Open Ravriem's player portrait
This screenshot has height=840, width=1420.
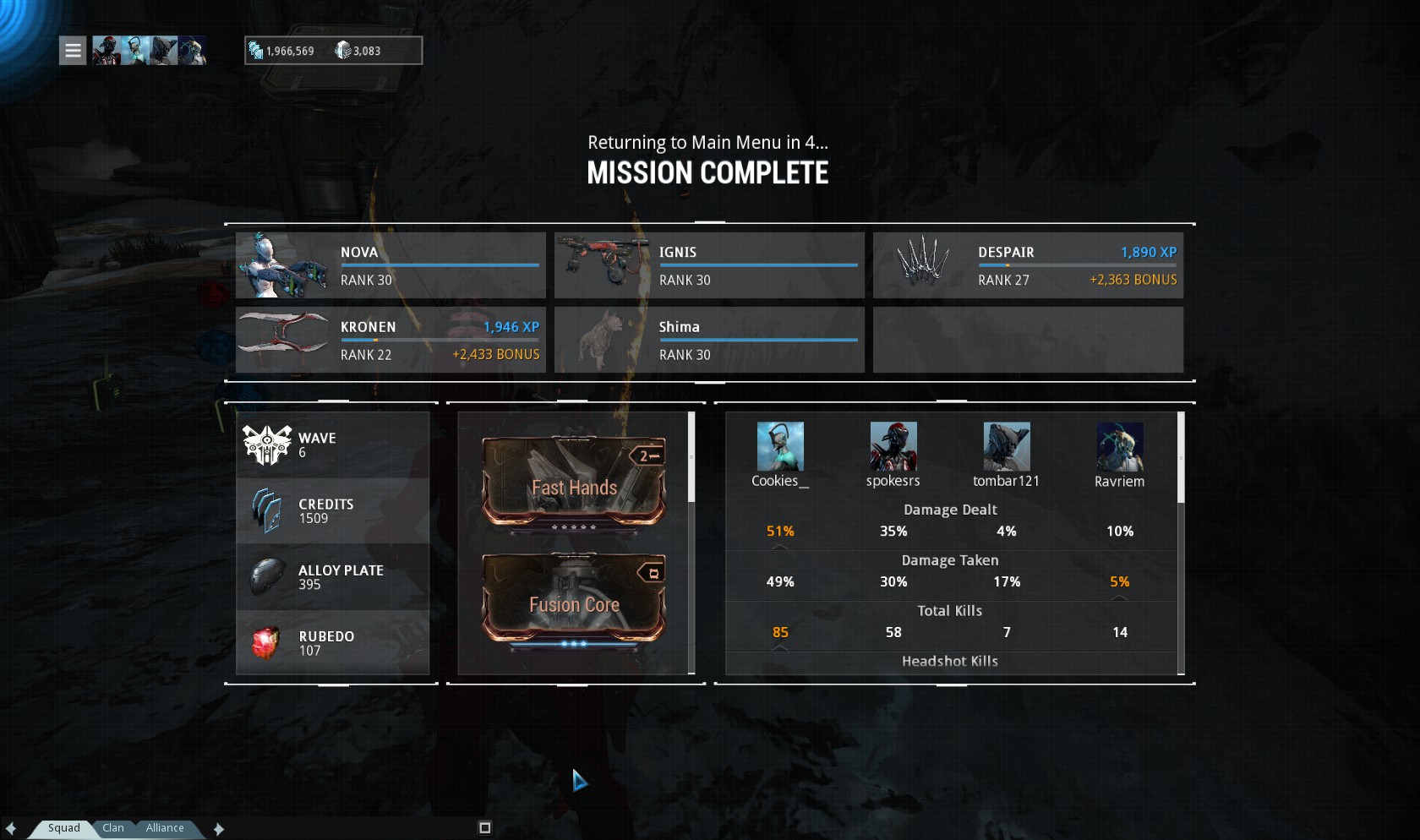click(x=1120, y=446)
